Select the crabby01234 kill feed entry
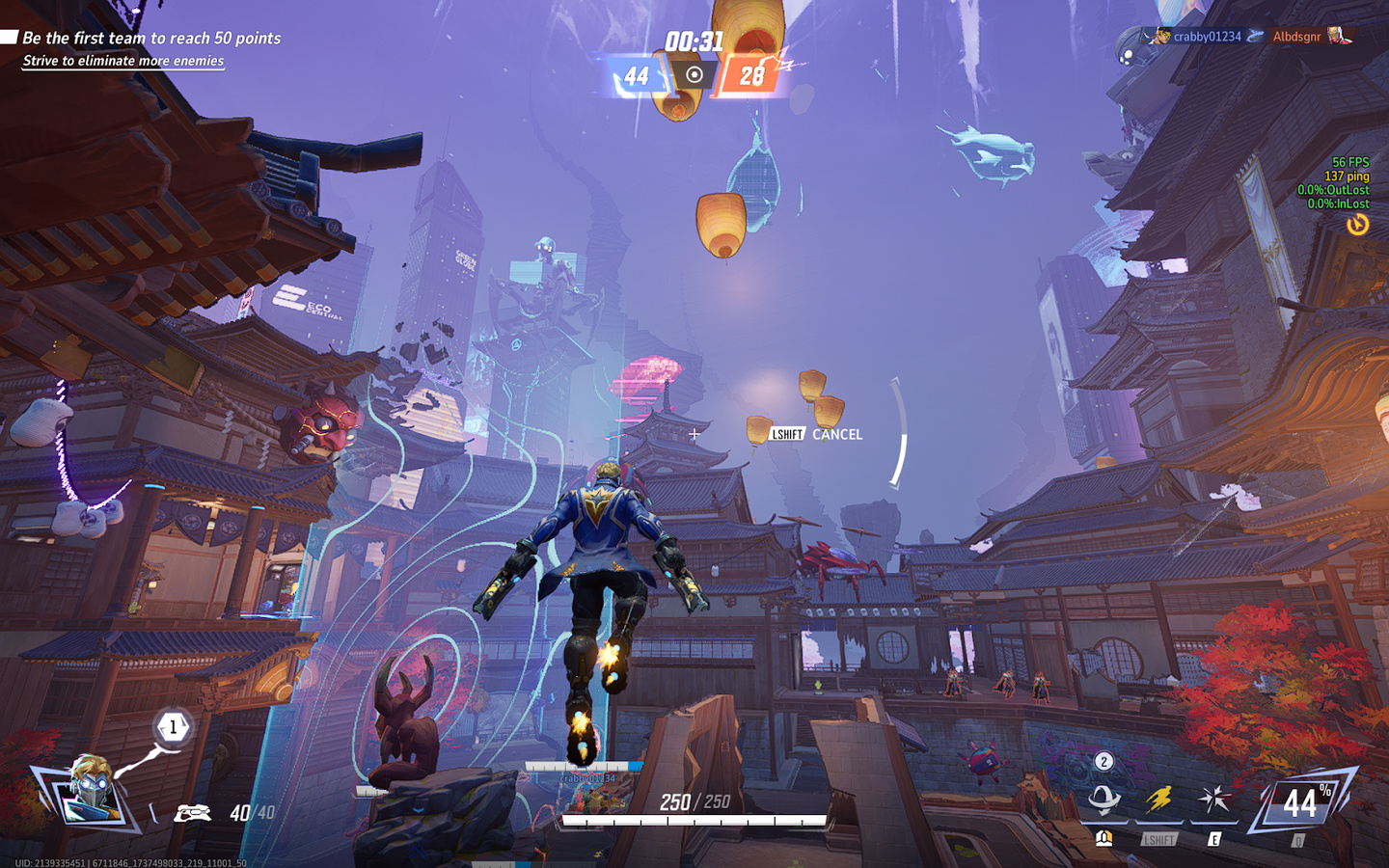The height and width of the screenshot is (868, 1389). [x=1206, y=37]
